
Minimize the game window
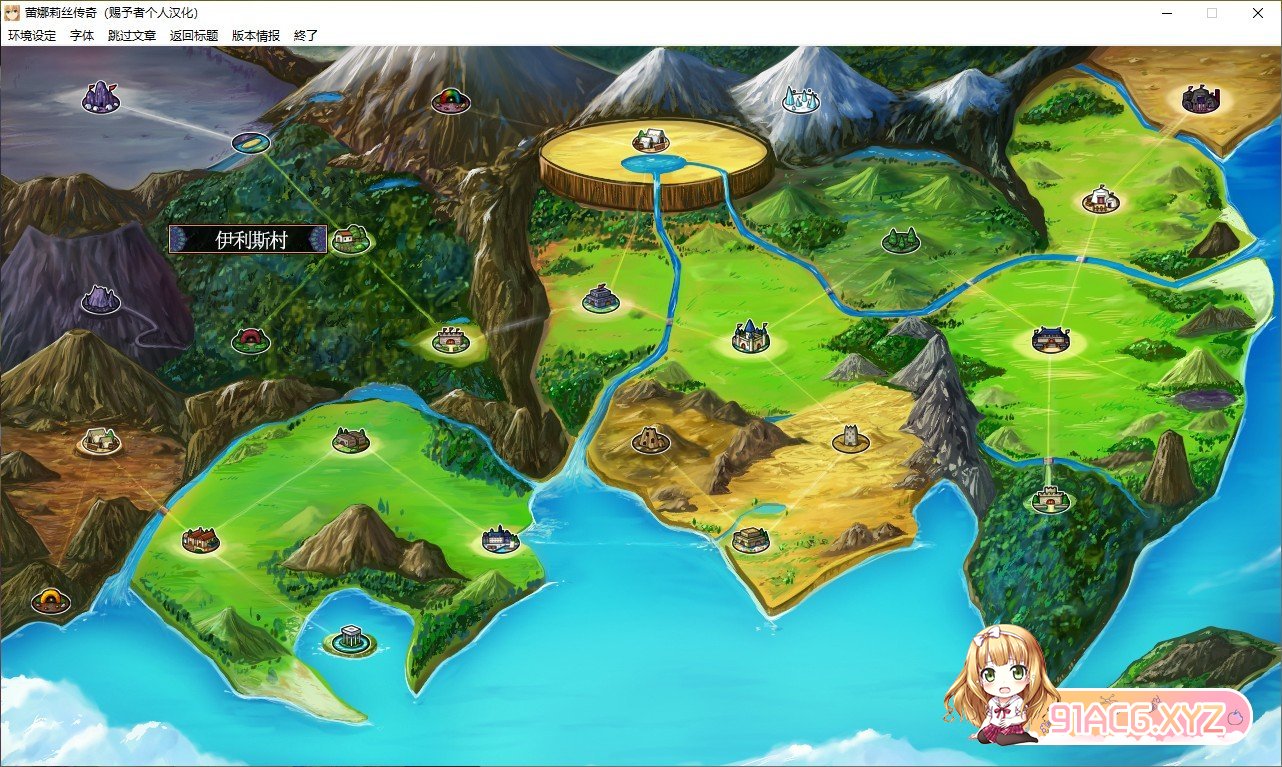tap(1166, 13)
